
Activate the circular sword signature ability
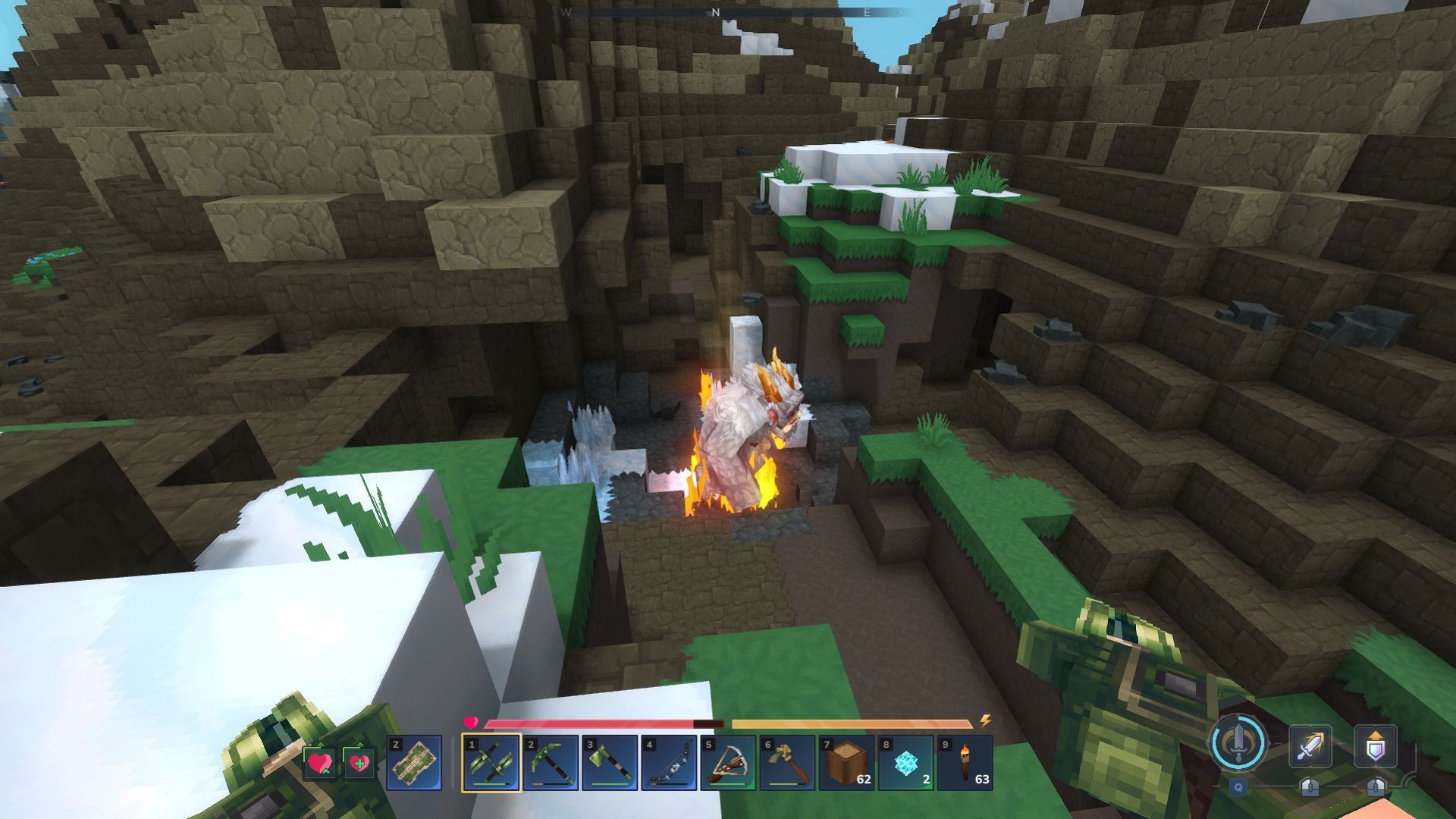pos(1238,743)
